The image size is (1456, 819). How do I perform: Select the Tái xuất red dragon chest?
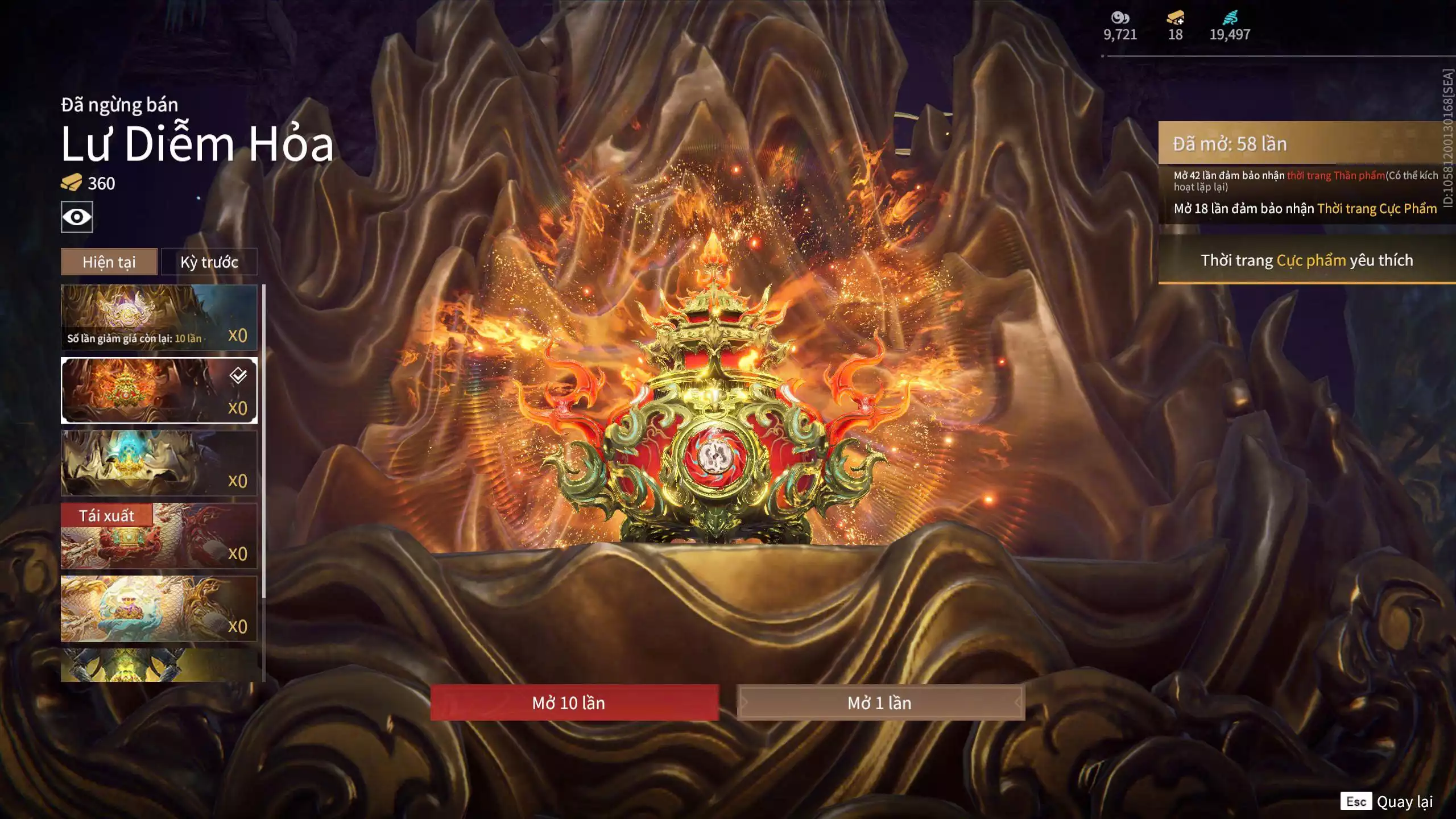click(x=159, y=536)
